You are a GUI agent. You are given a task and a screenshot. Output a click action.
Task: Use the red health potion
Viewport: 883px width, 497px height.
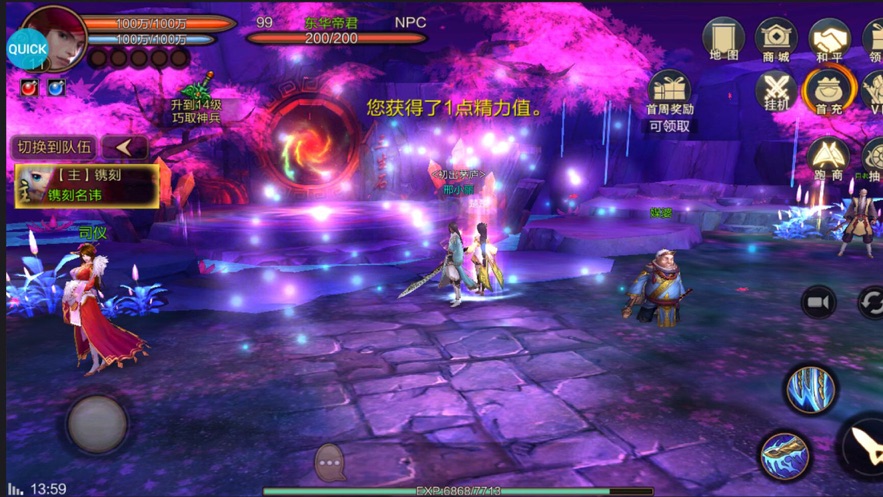coord(30,89)
